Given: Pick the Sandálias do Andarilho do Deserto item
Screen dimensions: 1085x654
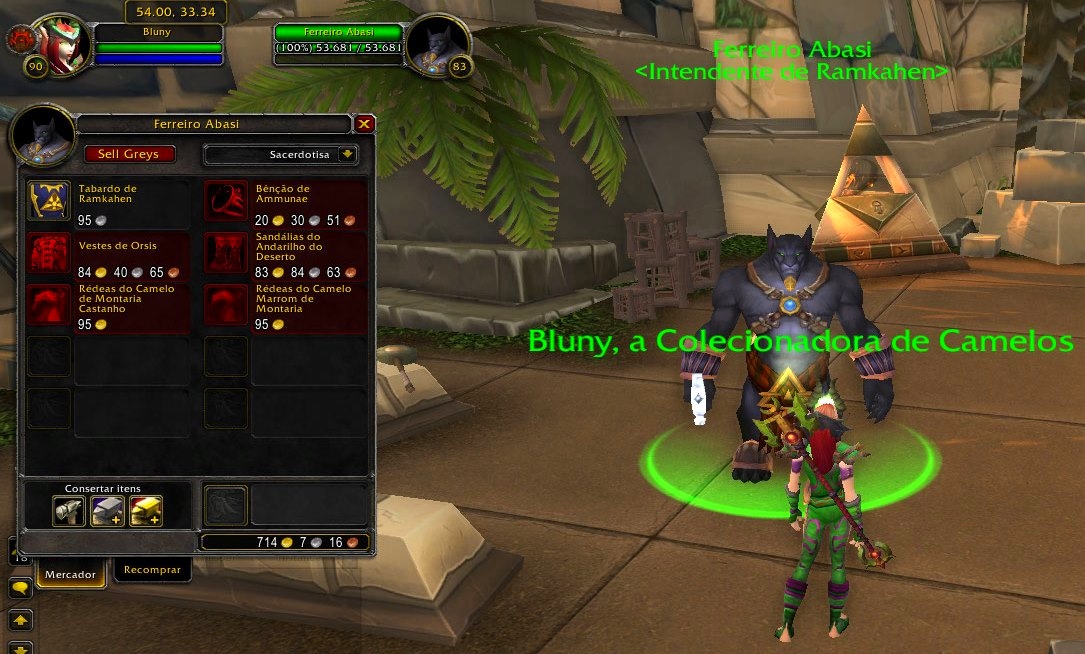Looking at the screenshot, I should click(x=225, y=252).
